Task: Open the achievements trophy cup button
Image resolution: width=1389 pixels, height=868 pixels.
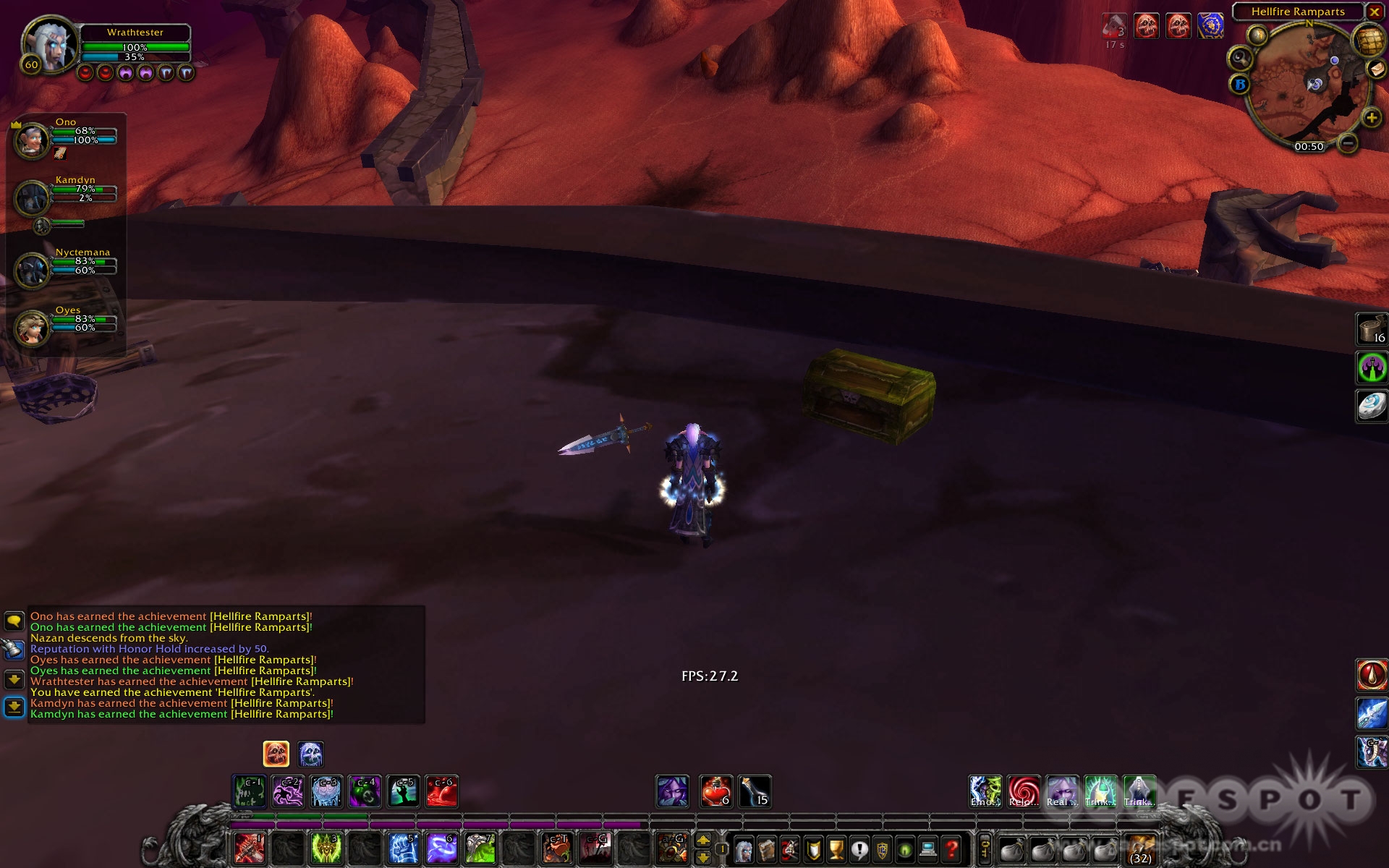Action: (x=836, y=848)
